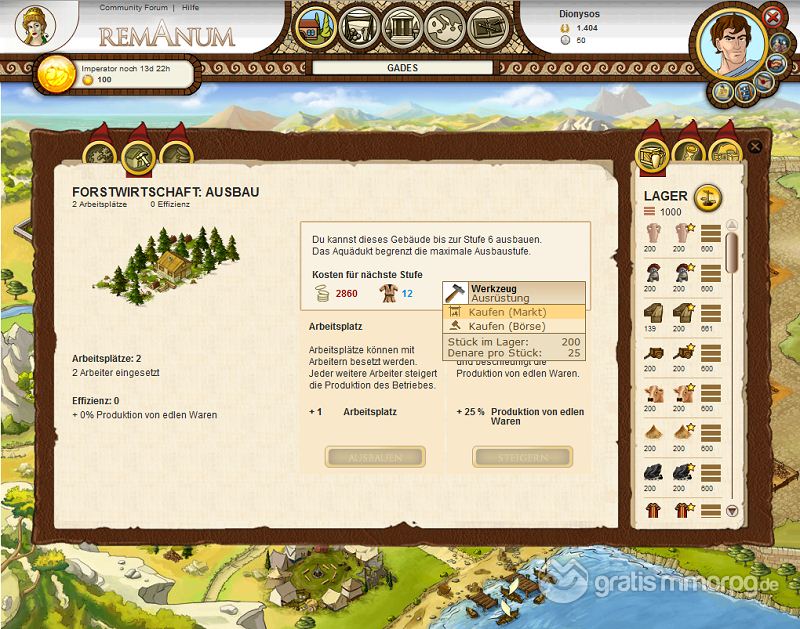The height and width of the screenshot is (629, 800).
Task: Open the city view house icon
Action: 316,27
